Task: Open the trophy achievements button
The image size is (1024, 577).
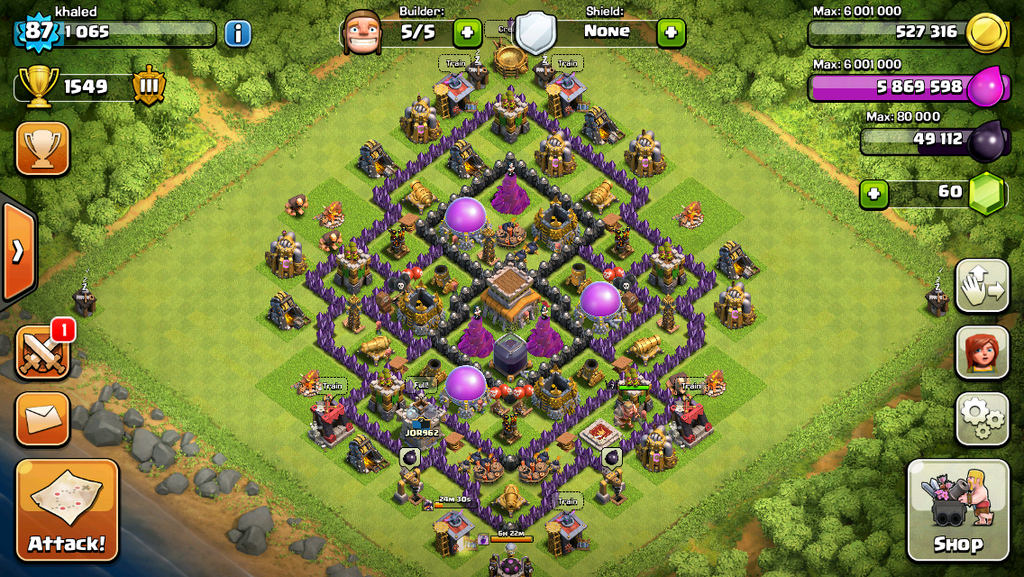Action: click(42, 149)
